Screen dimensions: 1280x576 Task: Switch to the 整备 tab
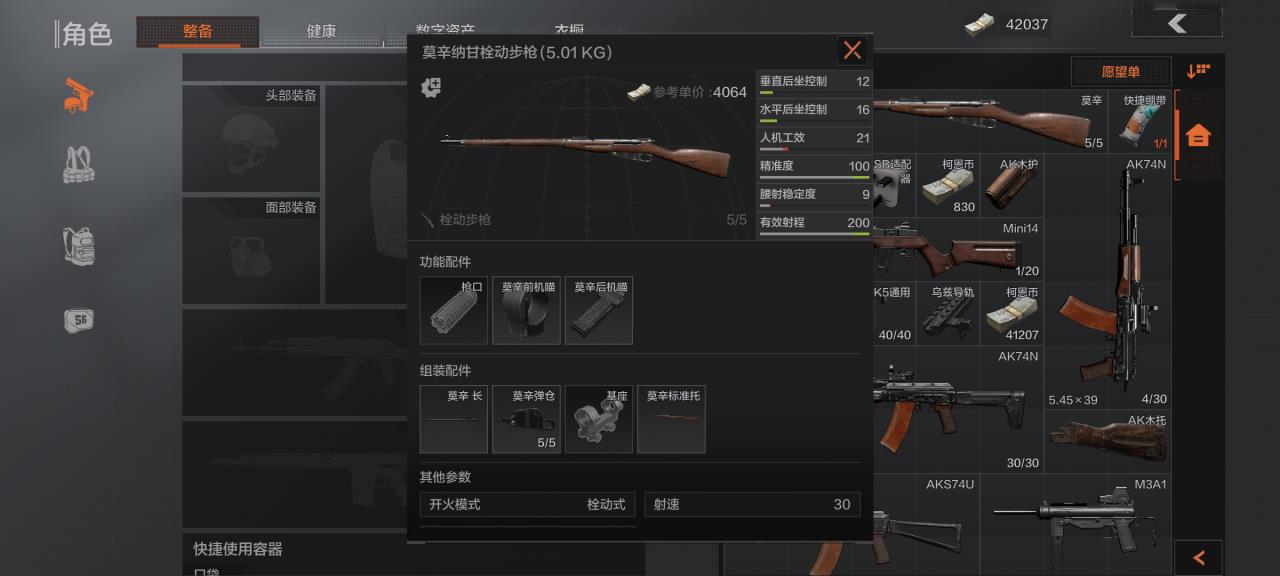[x=198, y=32]
